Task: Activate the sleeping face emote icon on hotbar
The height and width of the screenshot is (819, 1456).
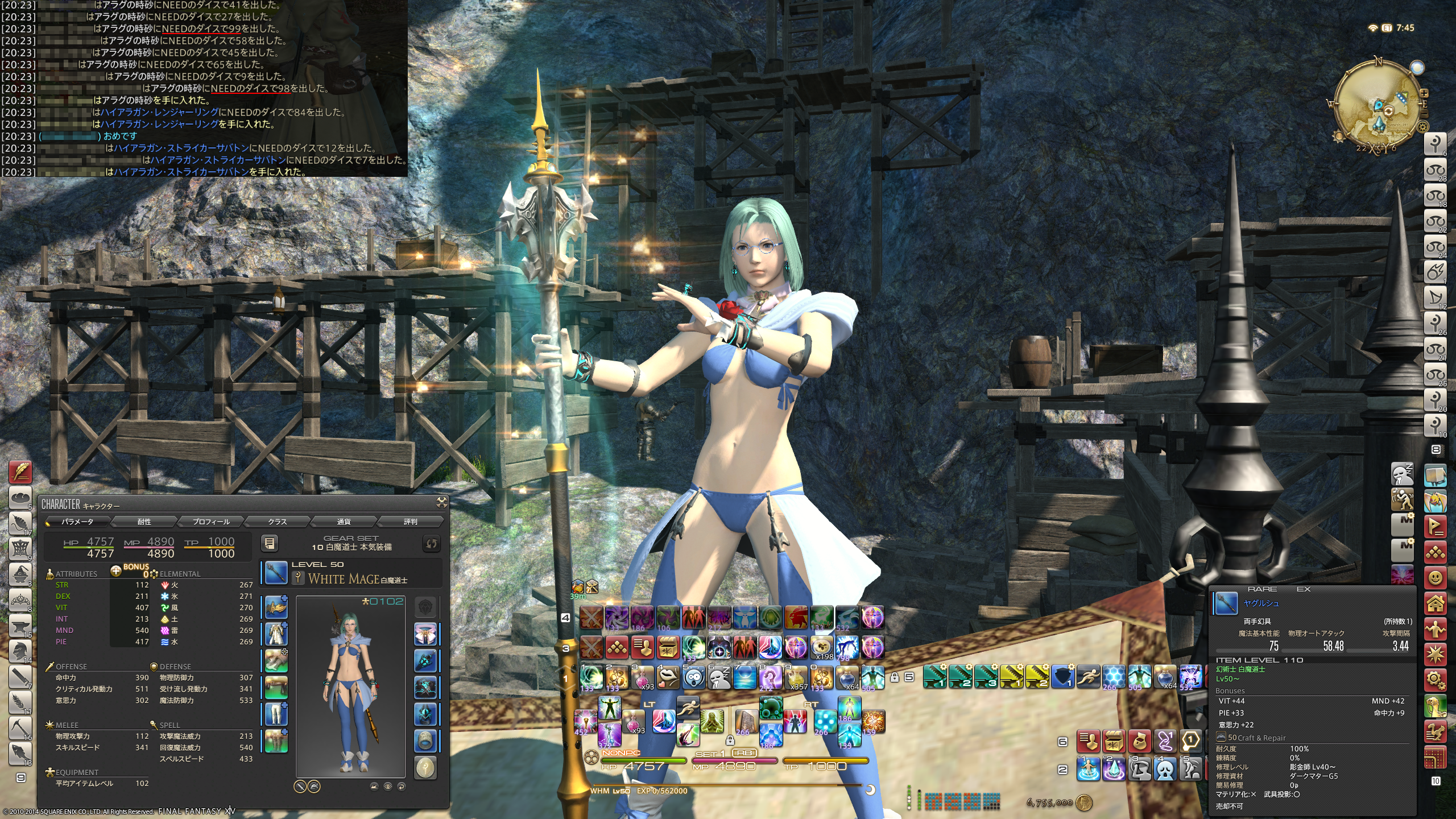Action: [719, 677]
